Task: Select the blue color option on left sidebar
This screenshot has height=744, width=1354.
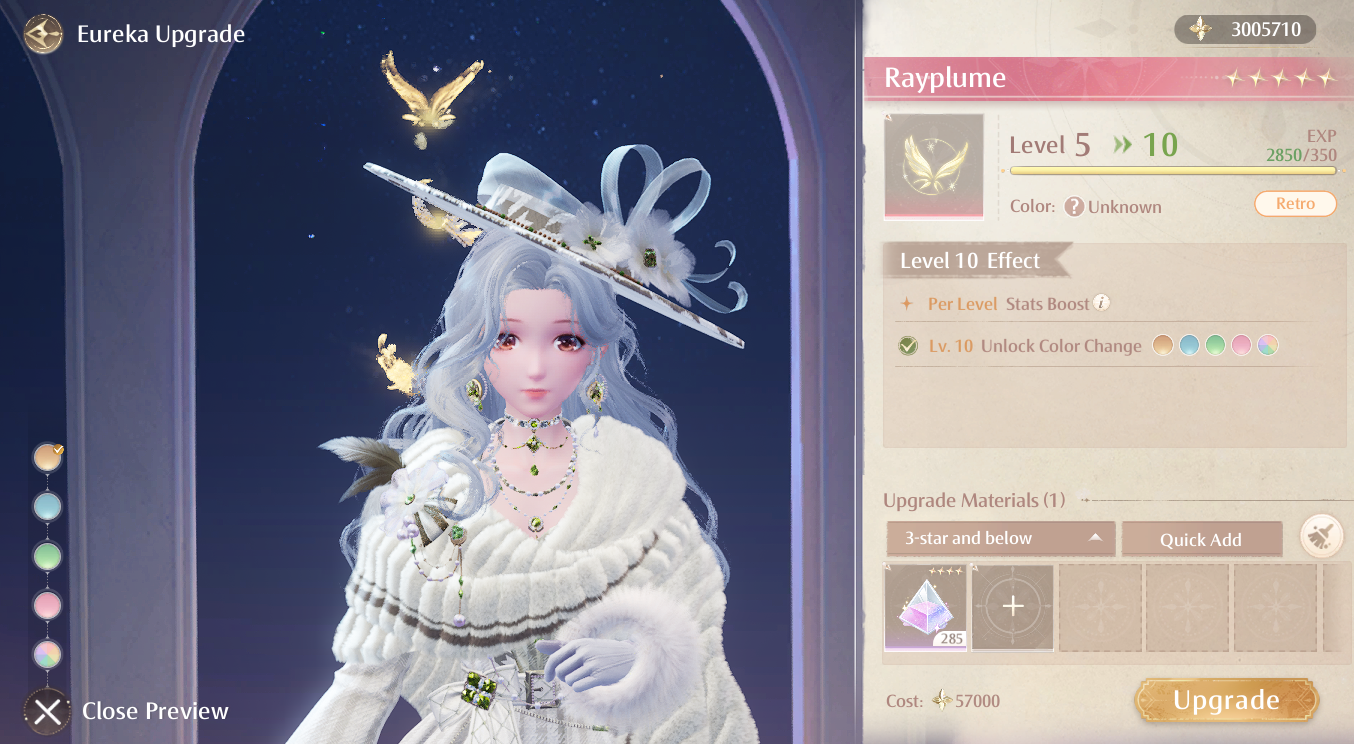Action: 47,506
